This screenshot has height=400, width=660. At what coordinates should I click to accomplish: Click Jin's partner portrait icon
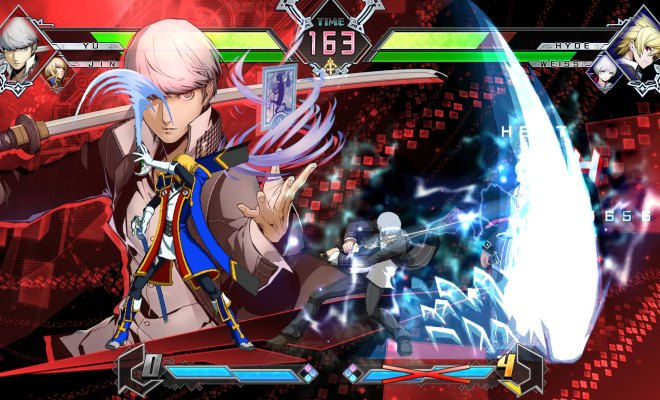[59, 71]
